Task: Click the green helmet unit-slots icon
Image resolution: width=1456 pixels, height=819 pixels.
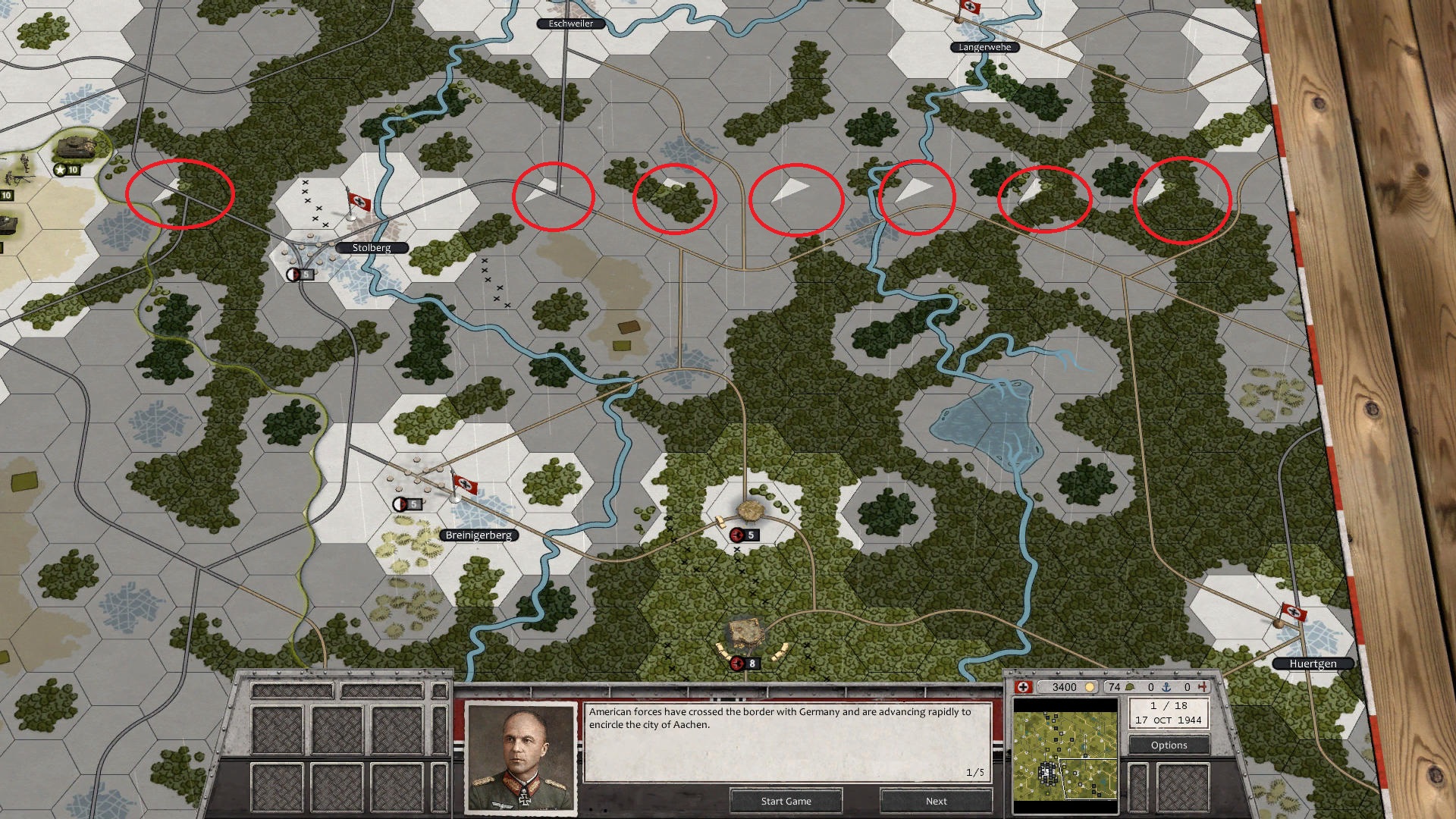Action: (1129, 687)
